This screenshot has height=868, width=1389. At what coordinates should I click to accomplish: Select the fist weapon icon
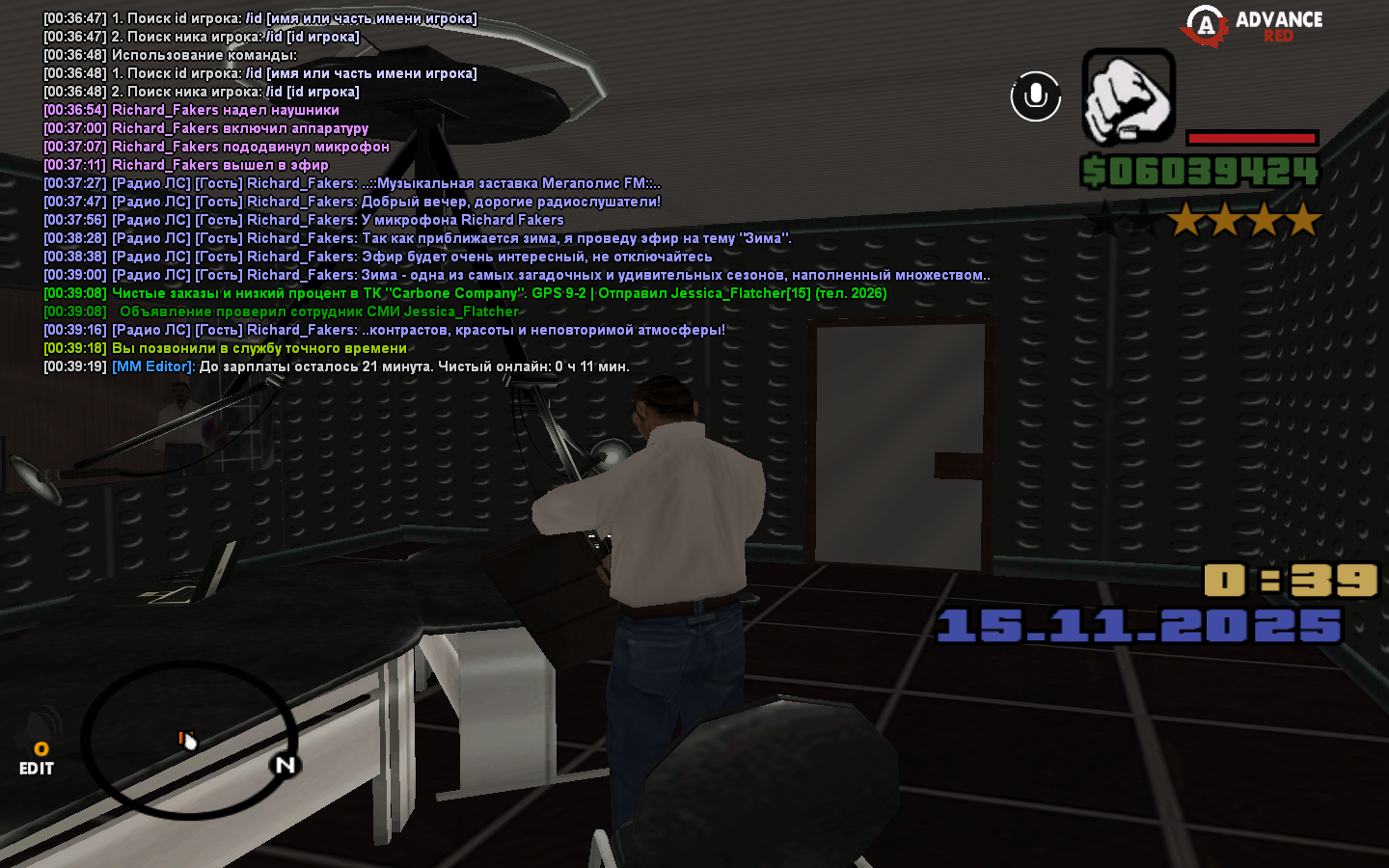tap(1128, 96)
